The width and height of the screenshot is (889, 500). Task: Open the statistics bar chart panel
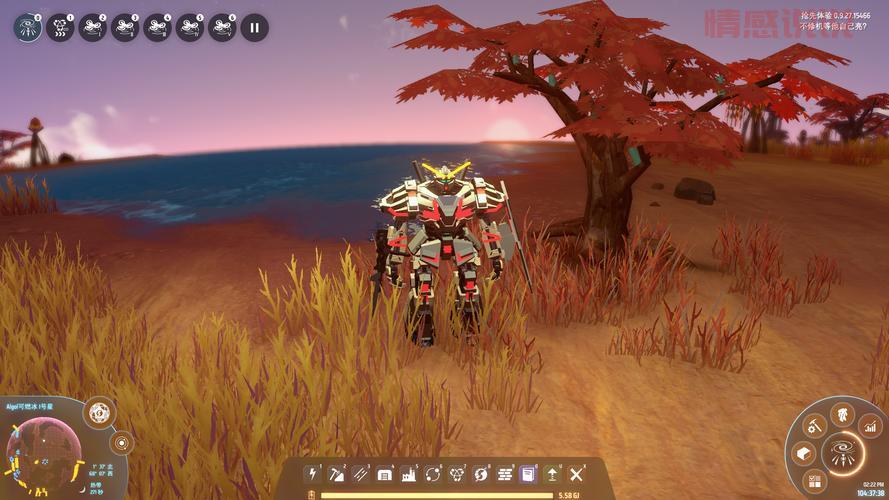pyautogui.click(x=870, y=427)
